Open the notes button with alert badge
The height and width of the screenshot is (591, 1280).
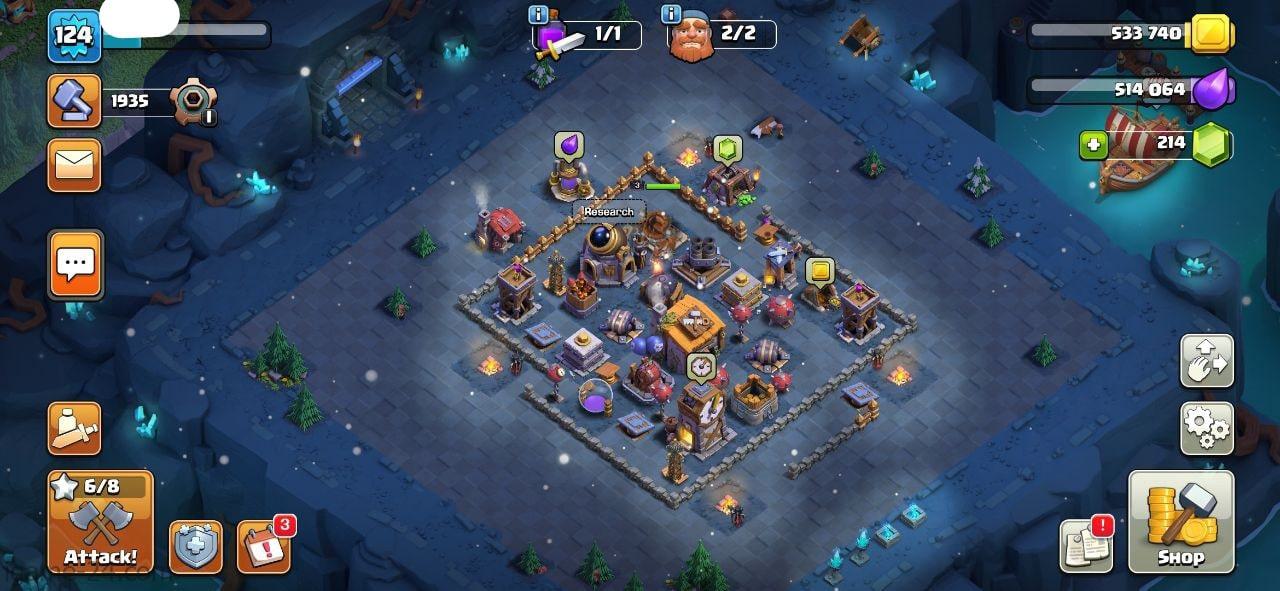tap(1087, 546)
